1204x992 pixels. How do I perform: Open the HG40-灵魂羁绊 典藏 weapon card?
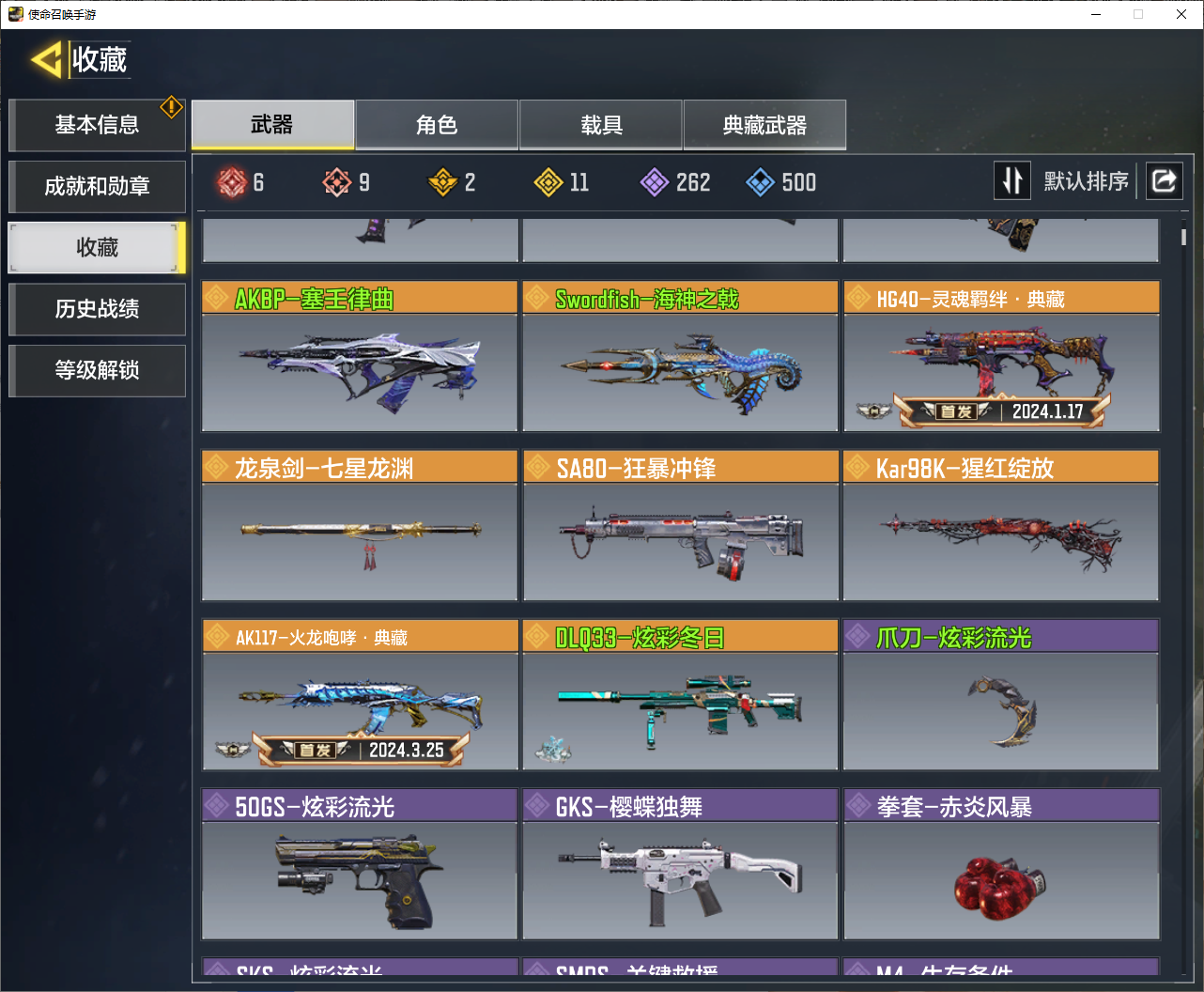coord(1001,357)
